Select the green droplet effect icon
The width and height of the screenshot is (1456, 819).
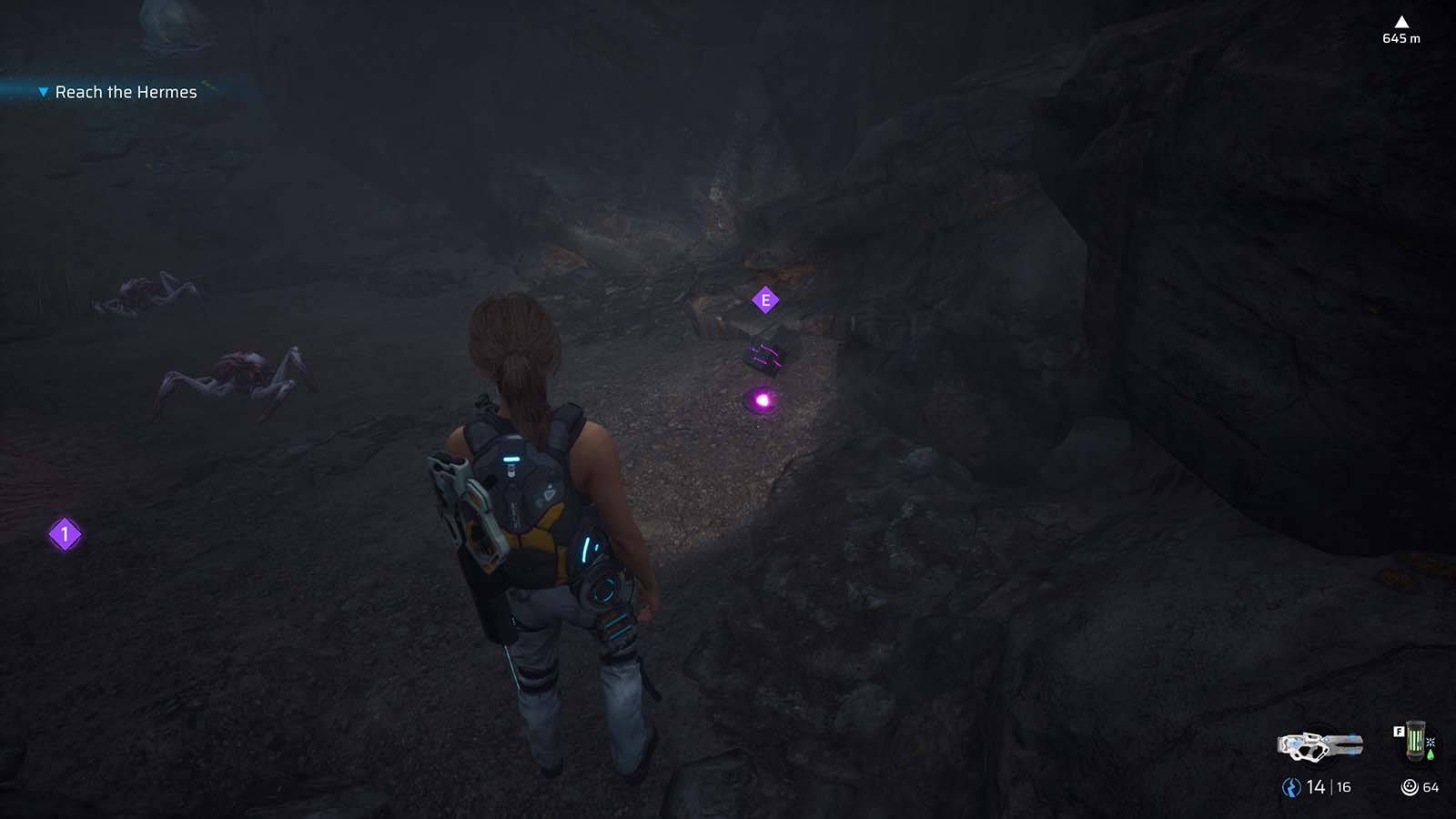(x=1431, y=754)
